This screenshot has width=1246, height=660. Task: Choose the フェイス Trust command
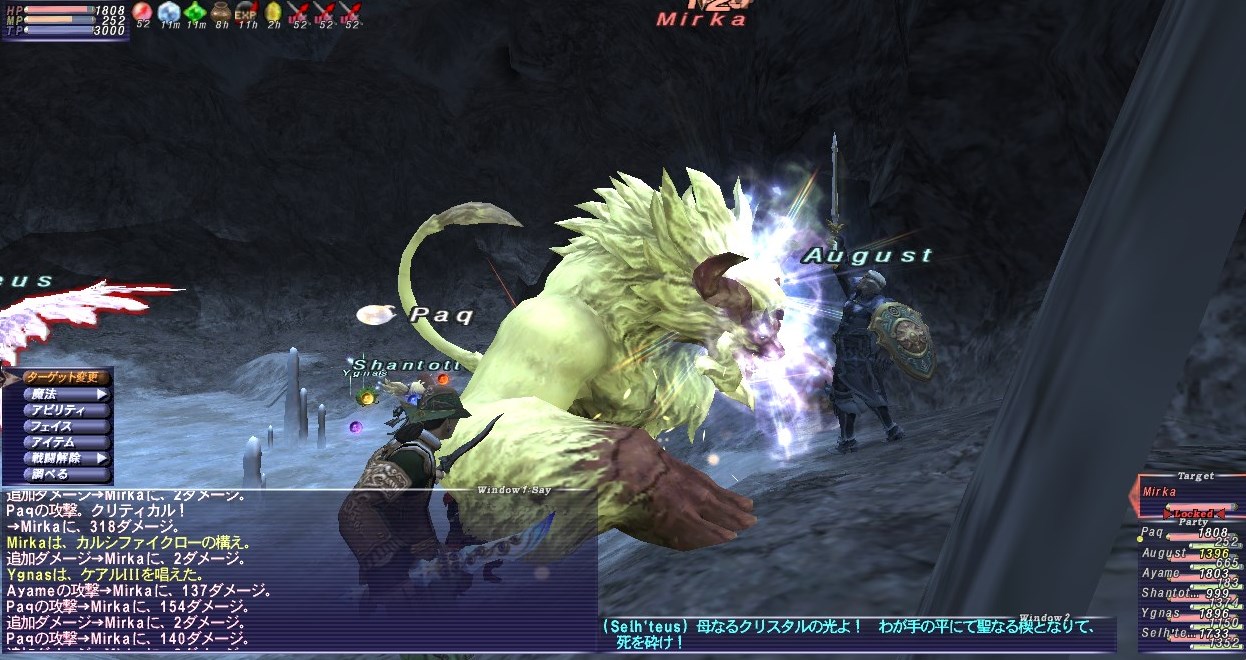66,426
